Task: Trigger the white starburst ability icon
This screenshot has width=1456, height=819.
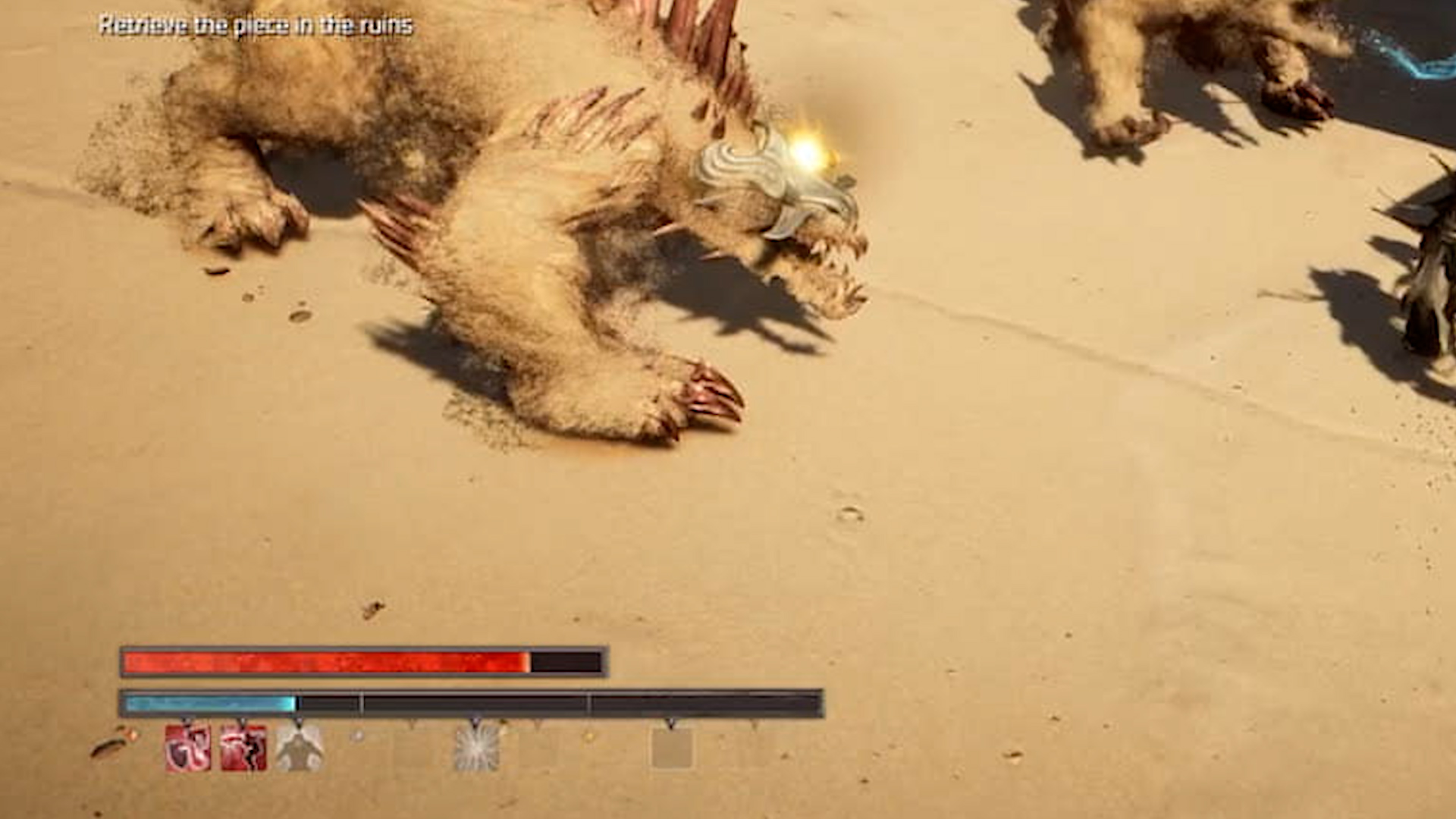Action: [x=476, y=748]
